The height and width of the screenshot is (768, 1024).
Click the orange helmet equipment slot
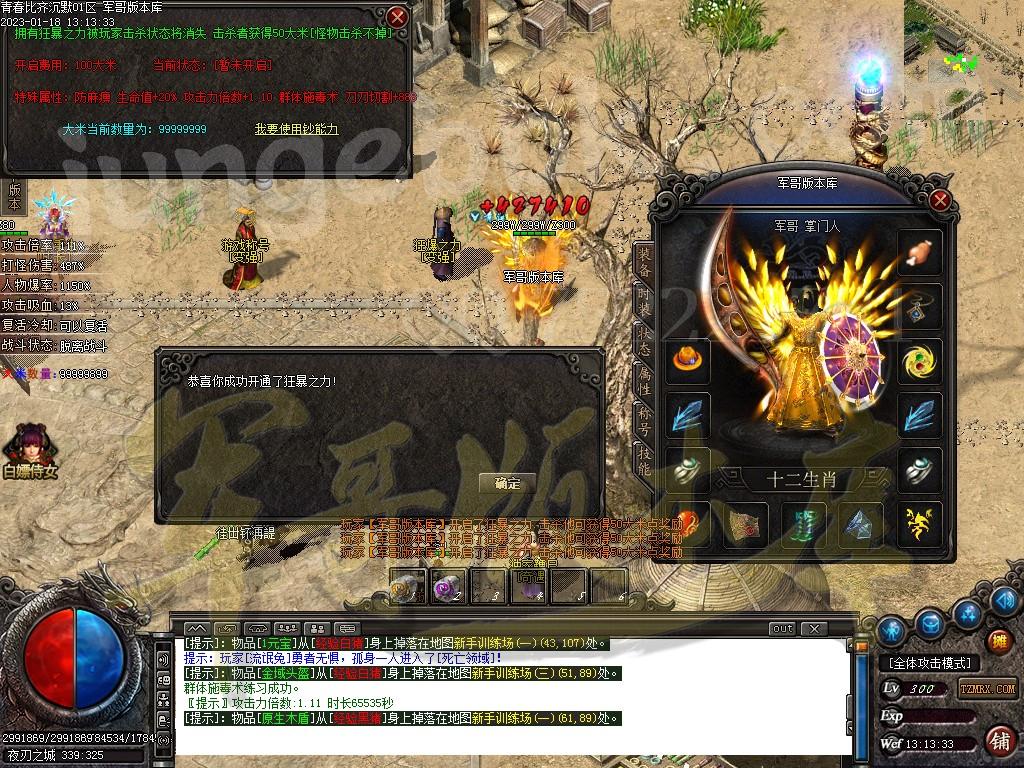pyautogui.click(x=688, y=360)
